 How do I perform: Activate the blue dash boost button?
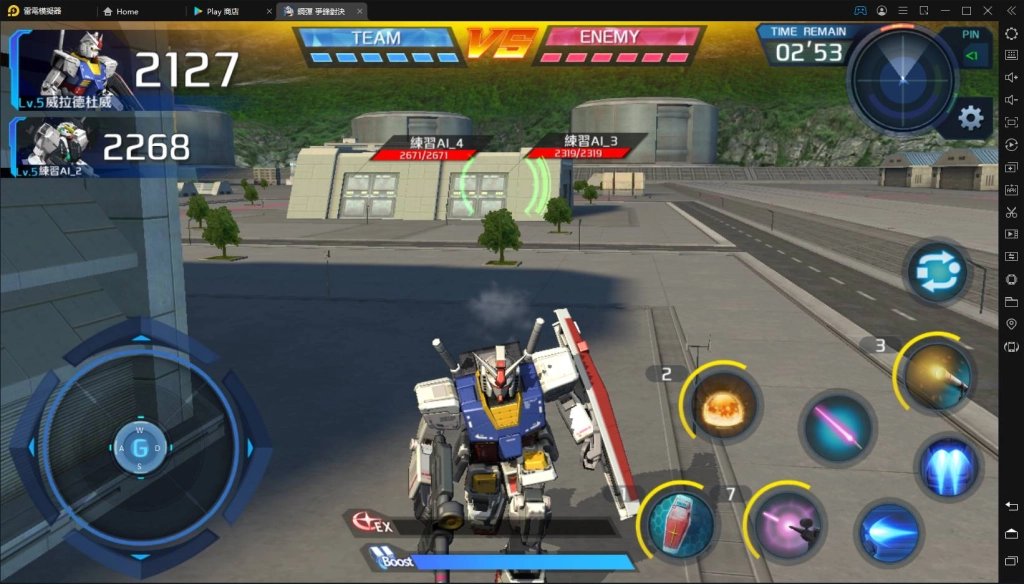(888, 533)
